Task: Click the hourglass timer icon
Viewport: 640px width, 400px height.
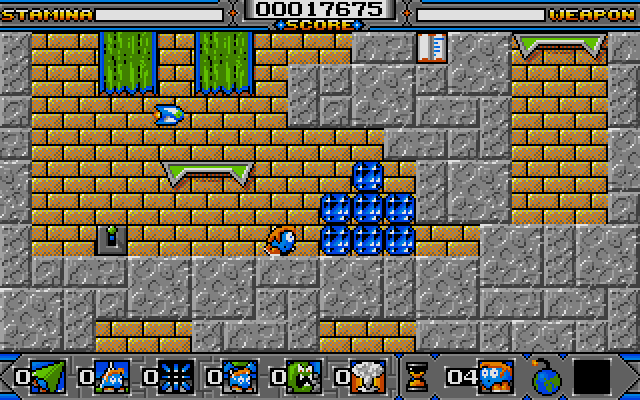Action: coord(415,377)
